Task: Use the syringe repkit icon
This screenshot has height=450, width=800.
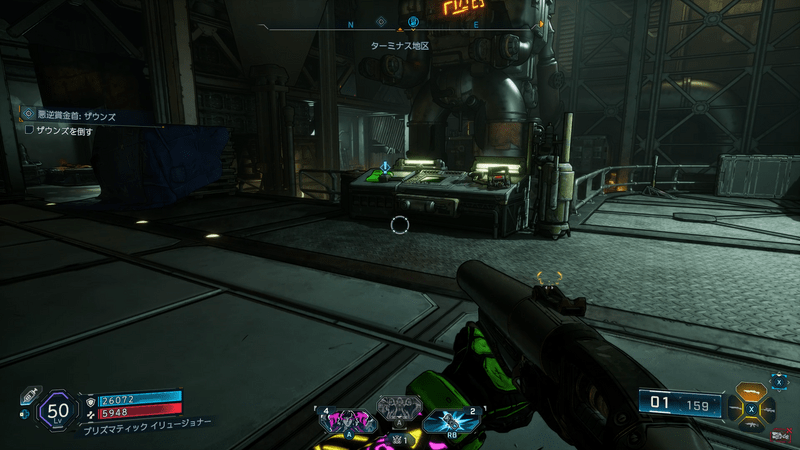Action: pyautogui.click(x=29, y=392)
